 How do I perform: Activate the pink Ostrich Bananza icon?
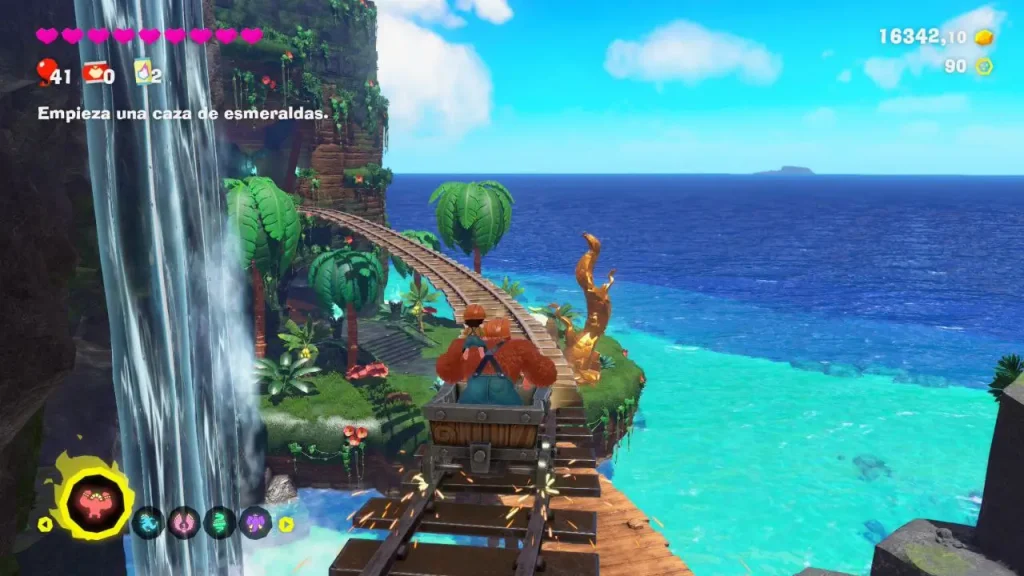(184, 522)
